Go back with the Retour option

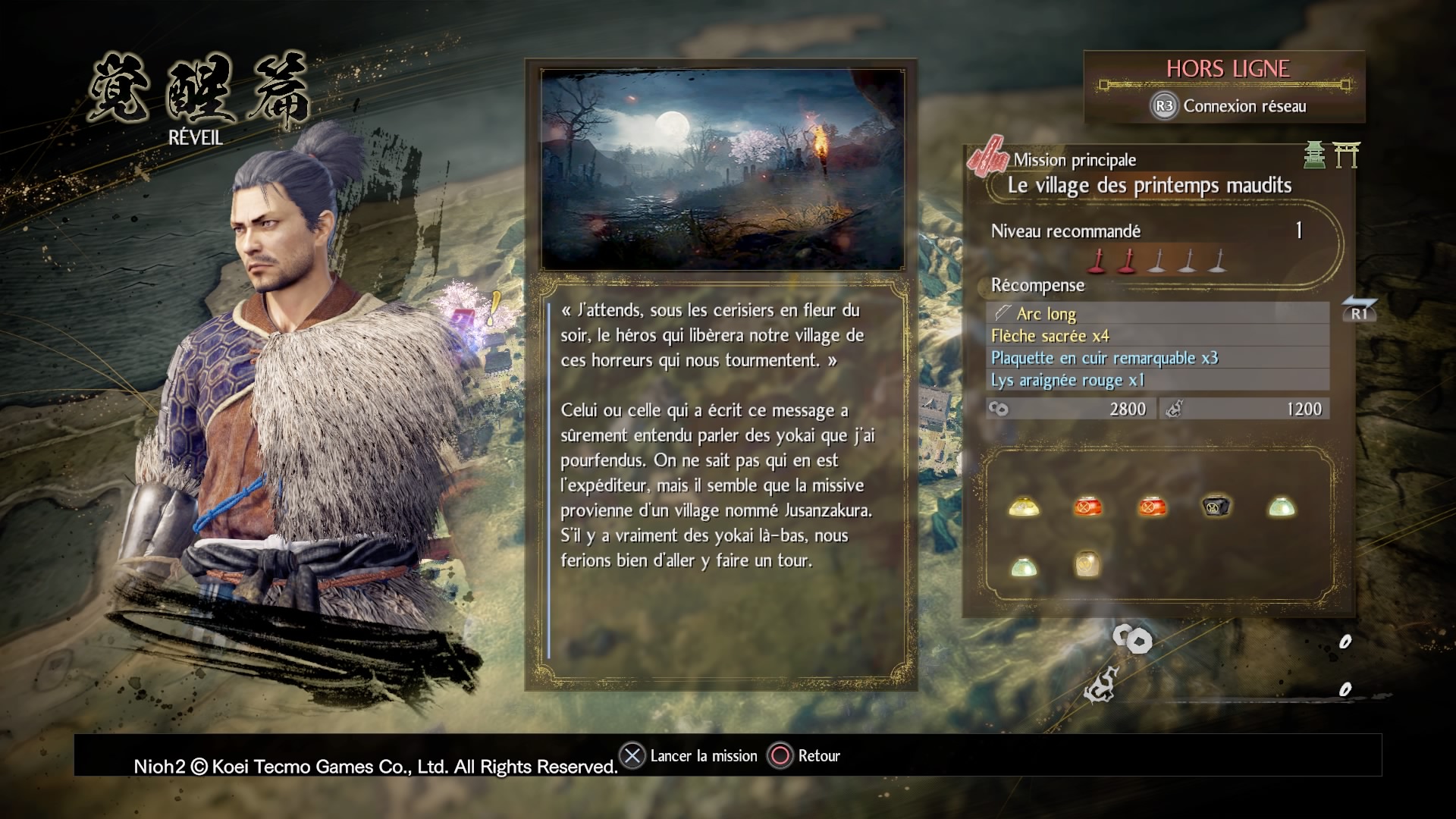(x=805, y=756)
